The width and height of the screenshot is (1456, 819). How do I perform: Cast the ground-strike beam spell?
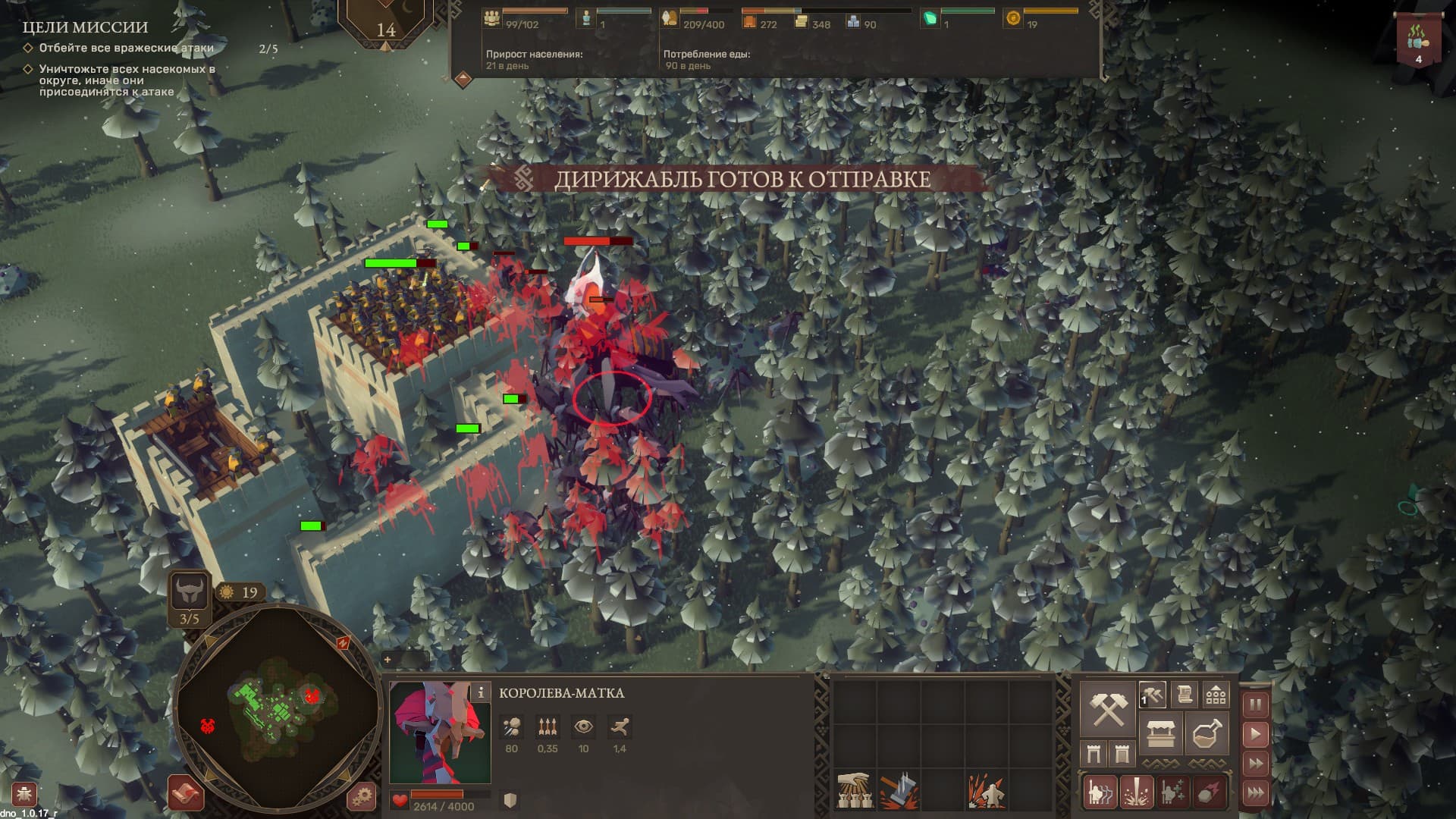pos(1136,792)
